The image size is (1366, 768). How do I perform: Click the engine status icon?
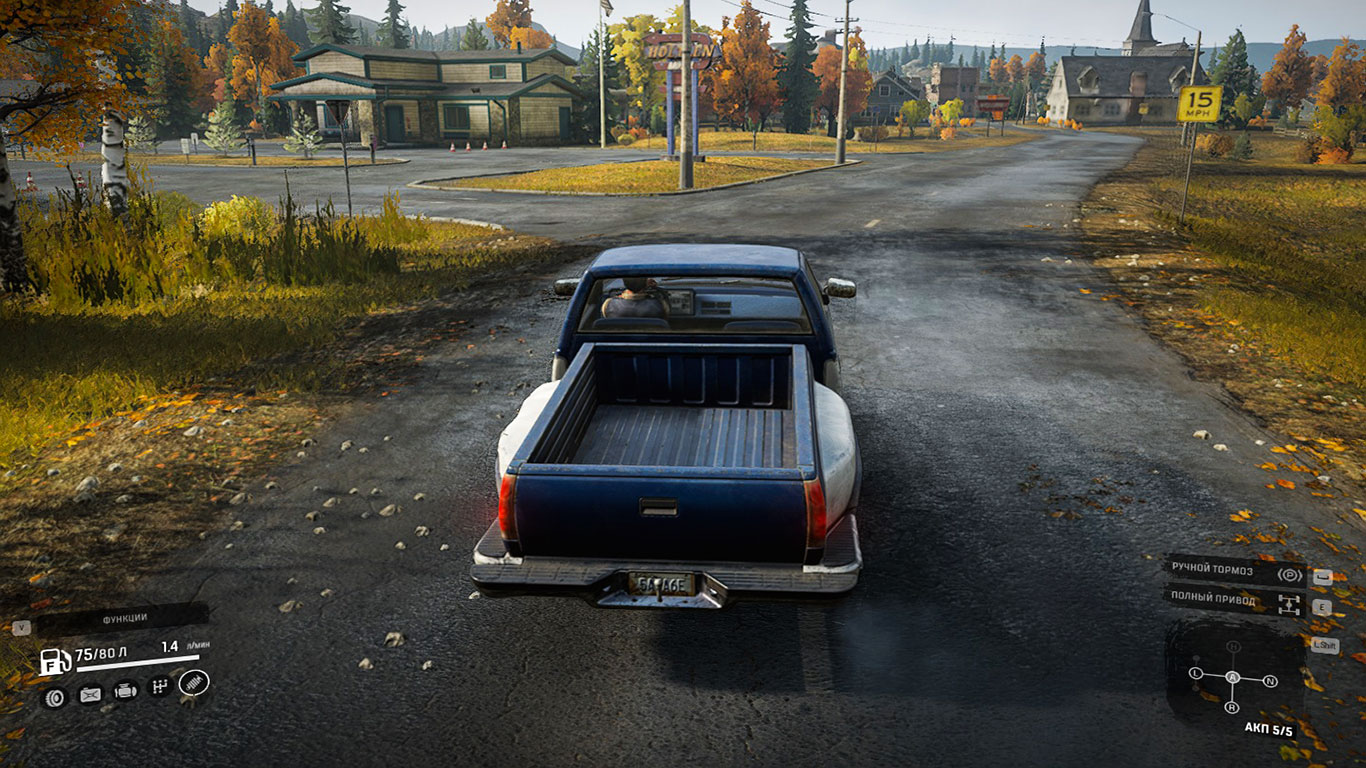(125, 690)
